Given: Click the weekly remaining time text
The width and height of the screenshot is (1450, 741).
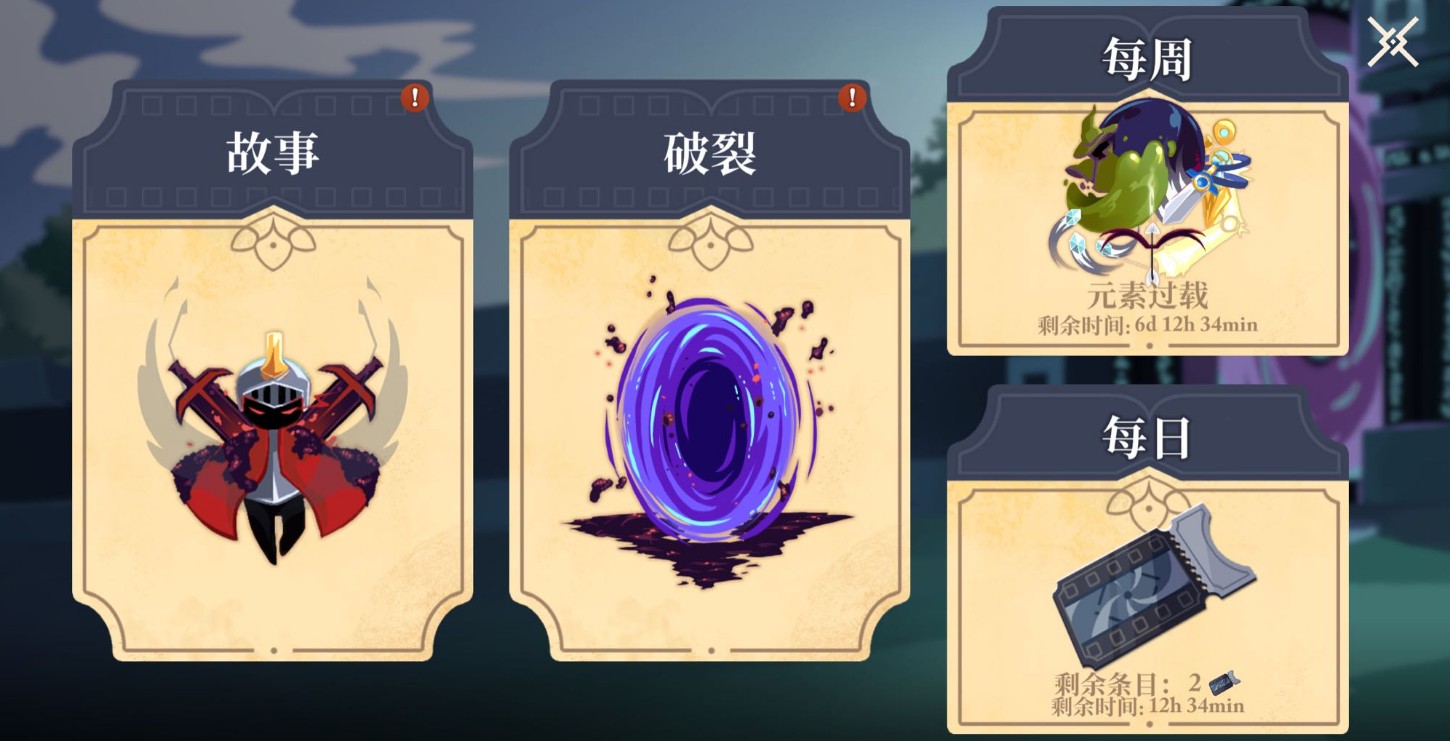Looking at the screenshot, I should pyautogui.click(x=1148, y=323).
